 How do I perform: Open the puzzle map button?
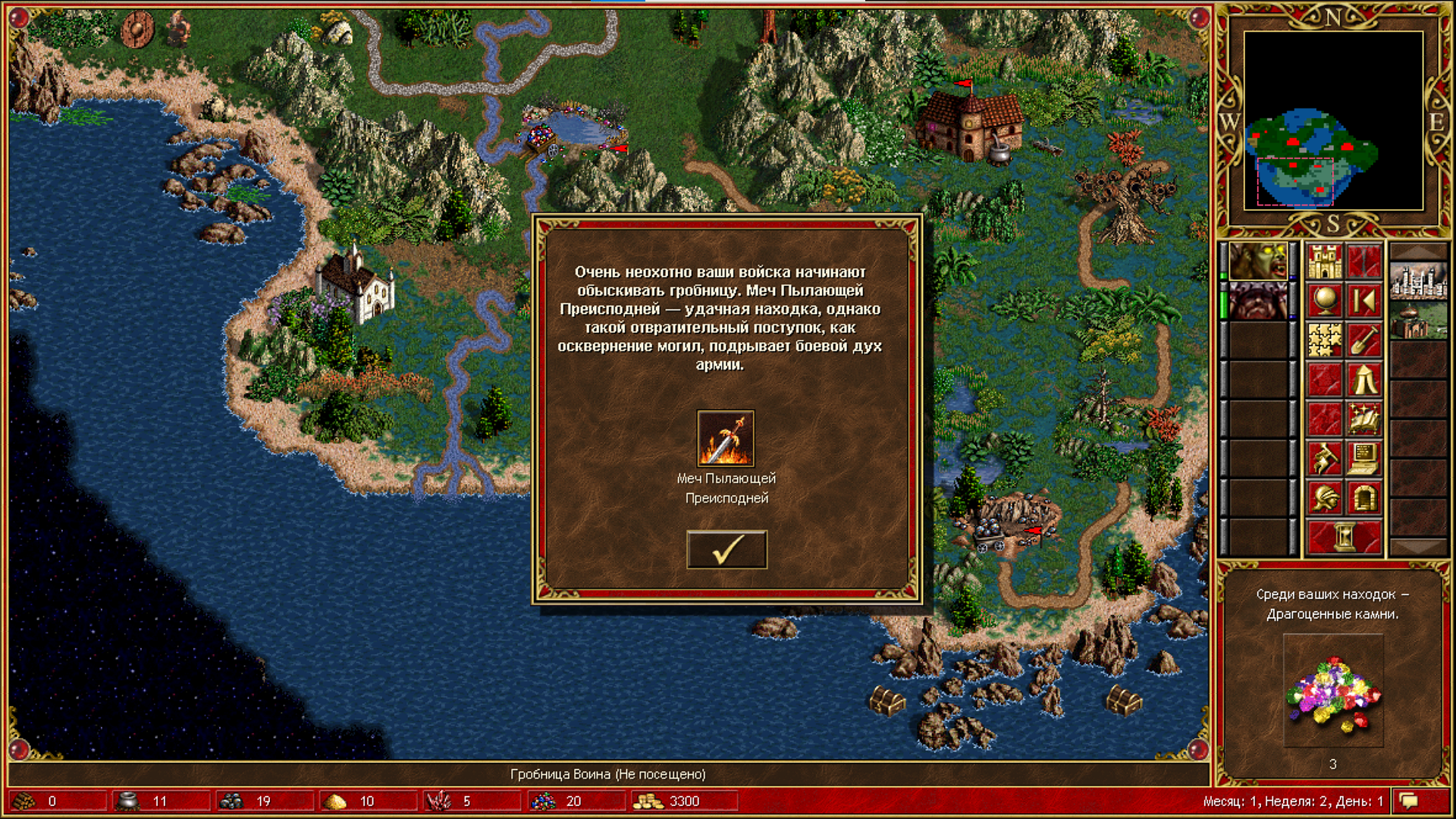[x=1324, y=340]
